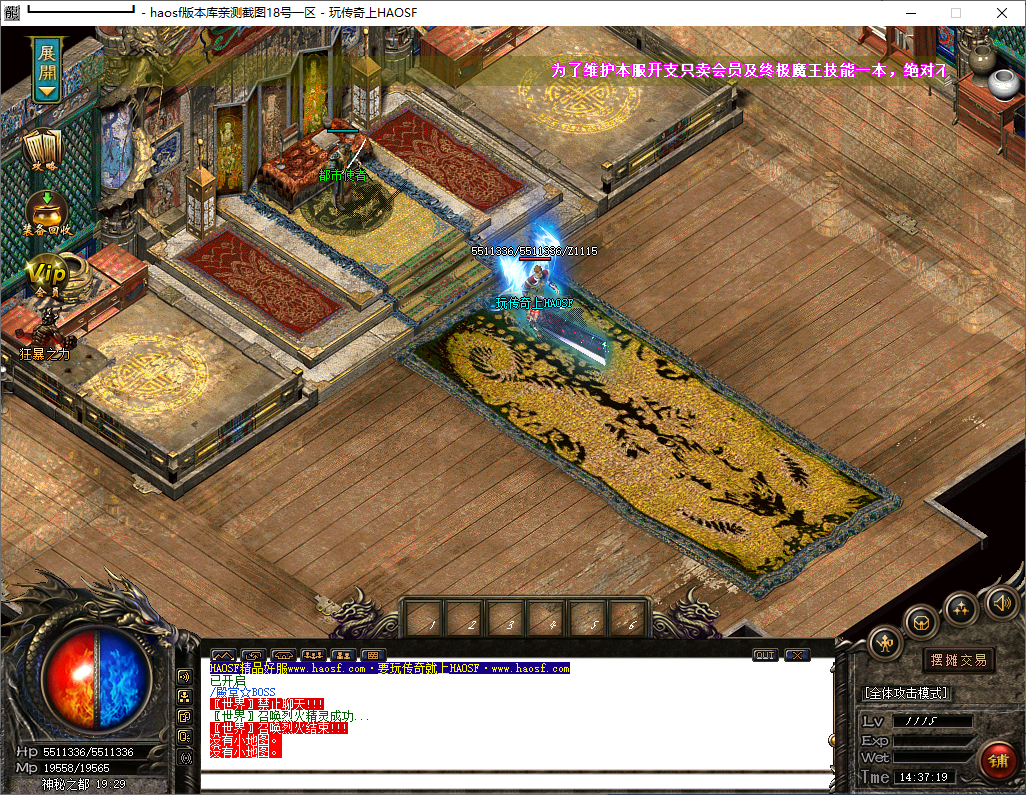Minimize the game window
This screenshot has height=795, width=1026.
point(910,13)
